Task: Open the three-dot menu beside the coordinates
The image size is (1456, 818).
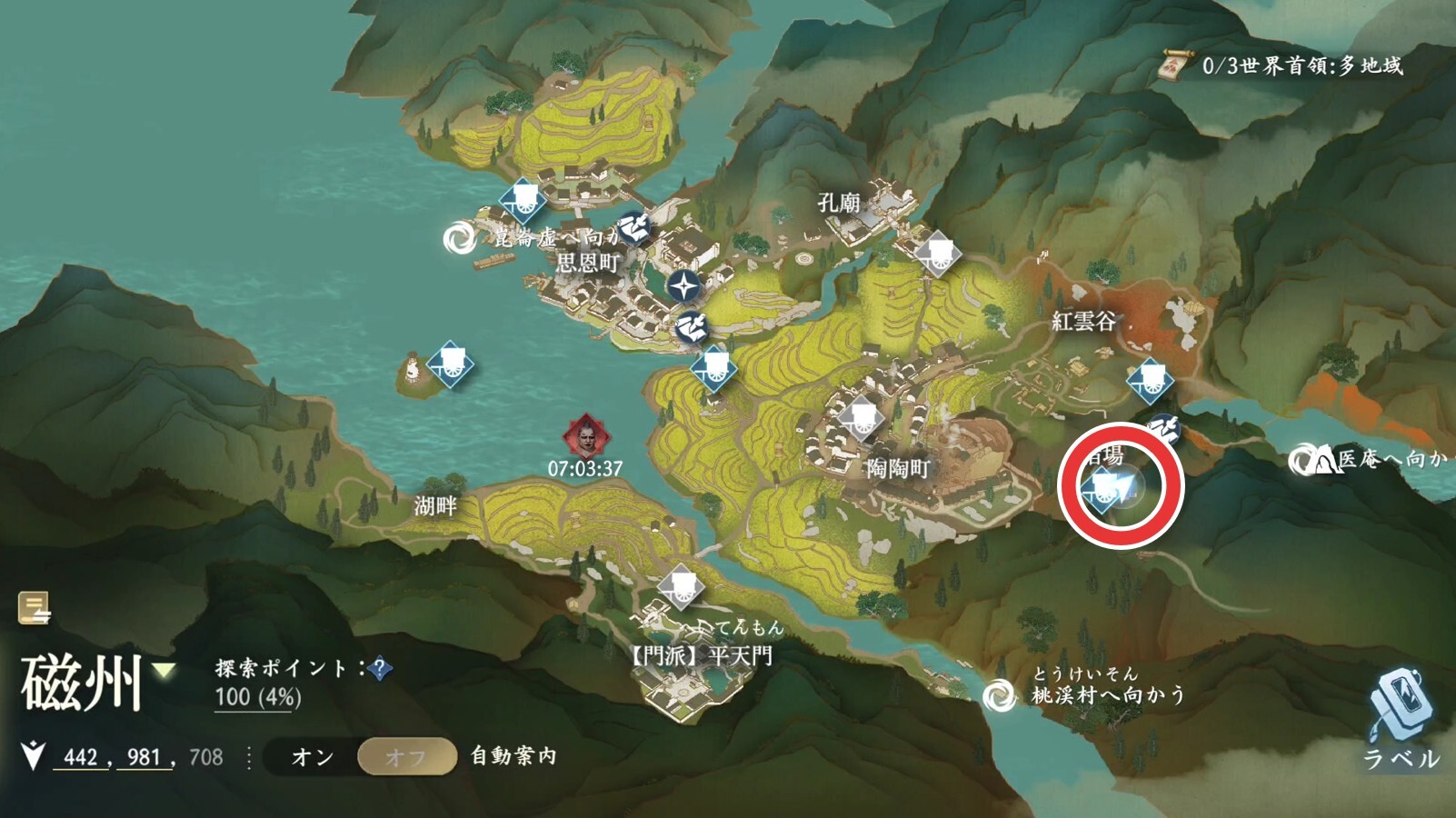Action: click(x=249, y=757)
